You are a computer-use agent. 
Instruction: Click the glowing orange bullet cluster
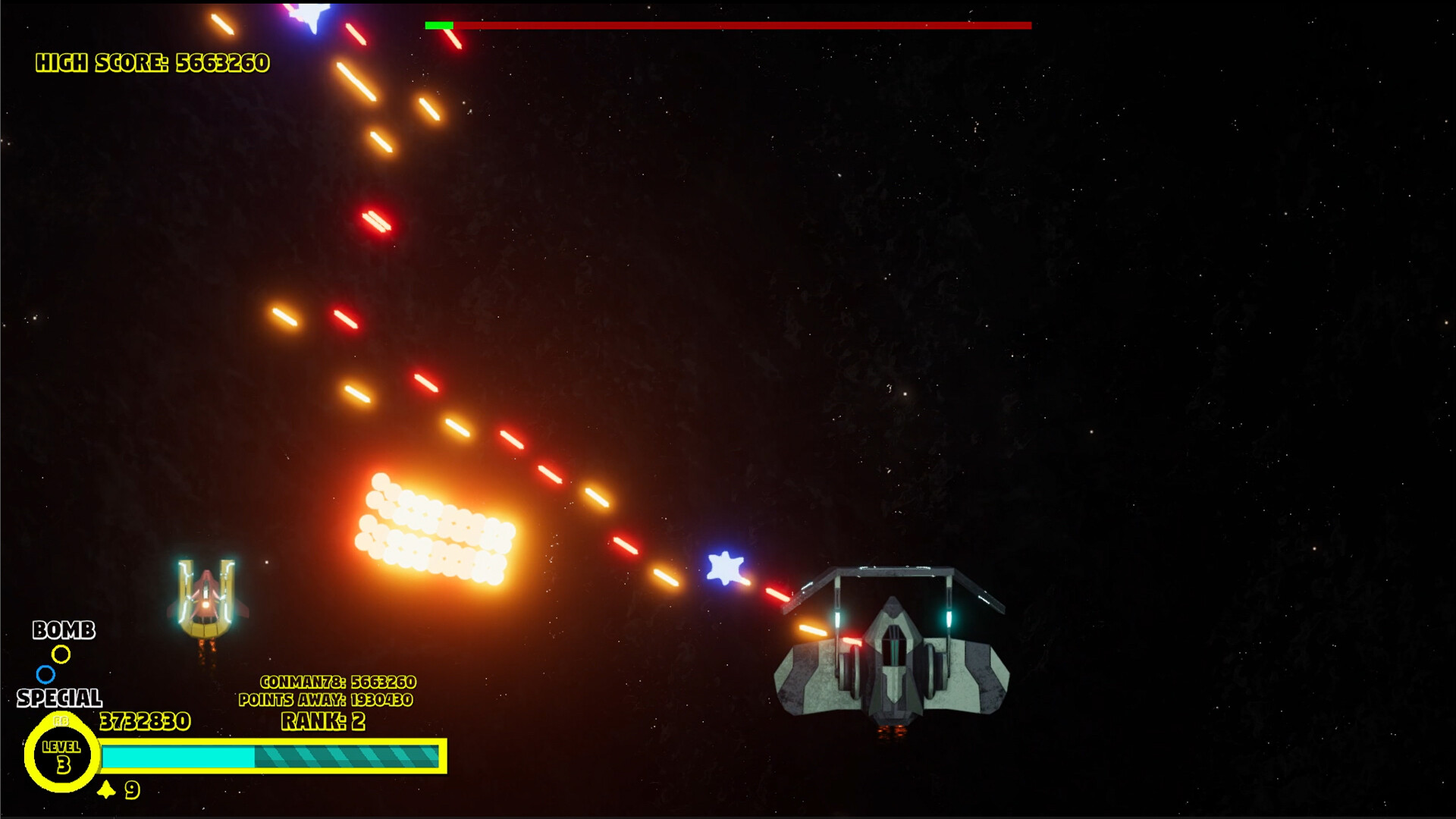click(436, 527)
